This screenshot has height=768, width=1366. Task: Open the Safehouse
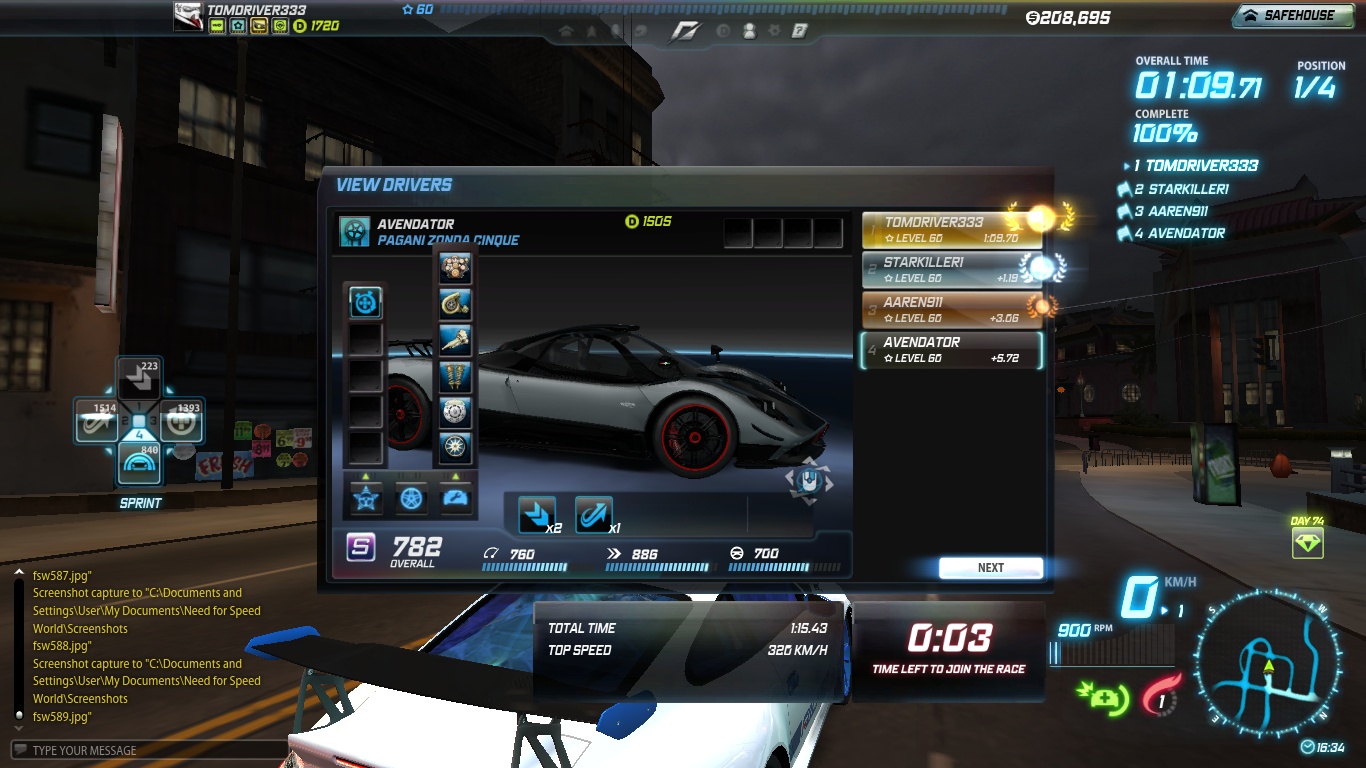[1291, 16]
